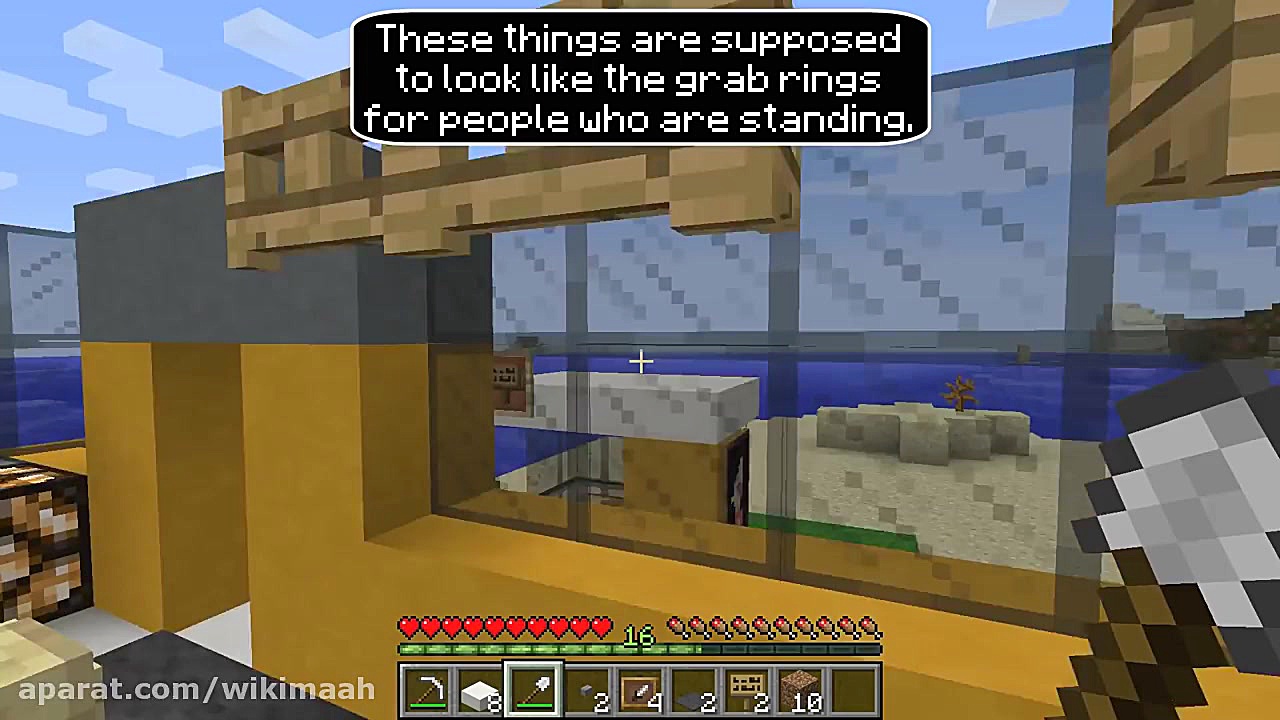Select the stack of 8 quartz blocks
Screen dimensions: 1280x720
point(480,690)
